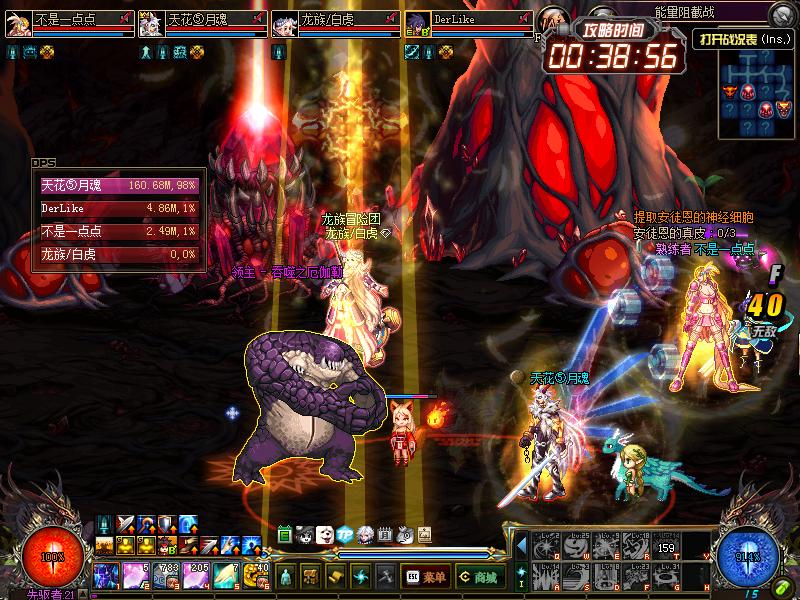This screenshot has height=600, width=800.
Task: Select the dungeon minimap grid
Action: pos(757,94)
